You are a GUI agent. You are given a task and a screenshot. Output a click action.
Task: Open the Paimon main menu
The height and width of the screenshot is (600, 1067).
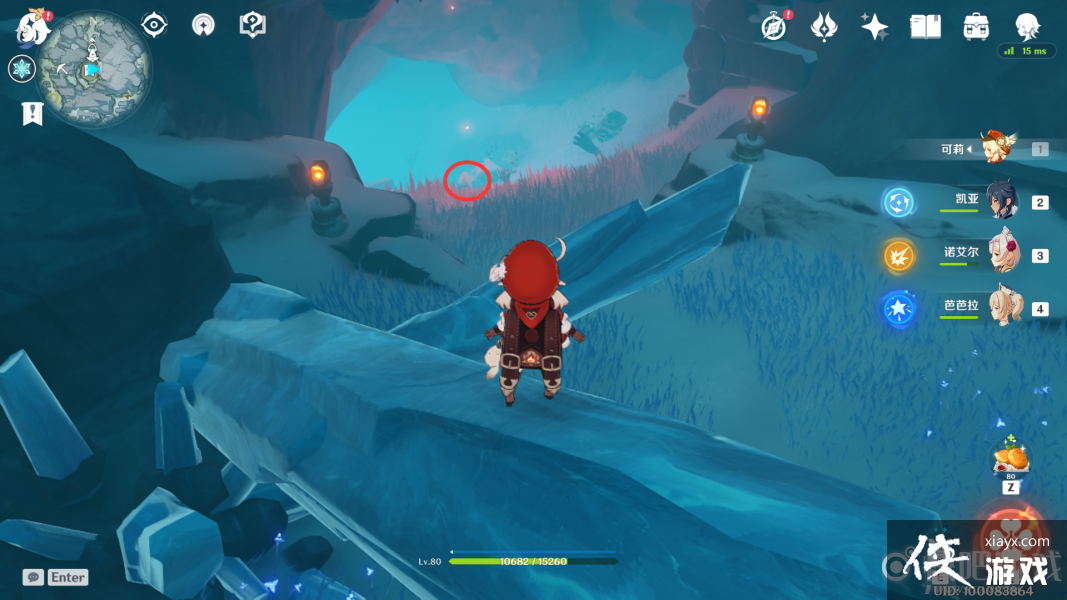pyautogui.click(x=33, y=27)
